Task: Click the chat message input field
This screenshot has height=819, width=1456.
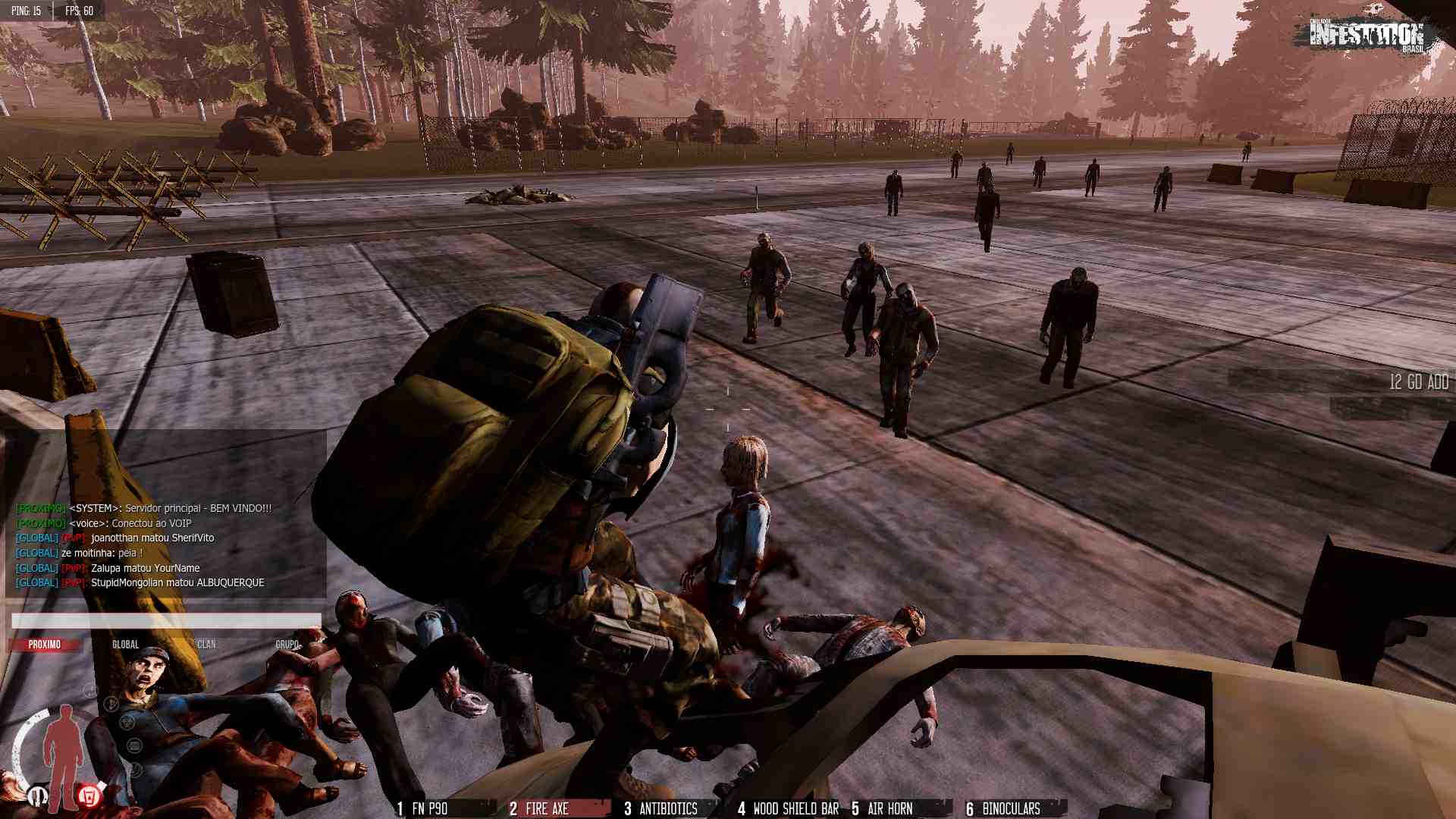Action: coord(166,621)
